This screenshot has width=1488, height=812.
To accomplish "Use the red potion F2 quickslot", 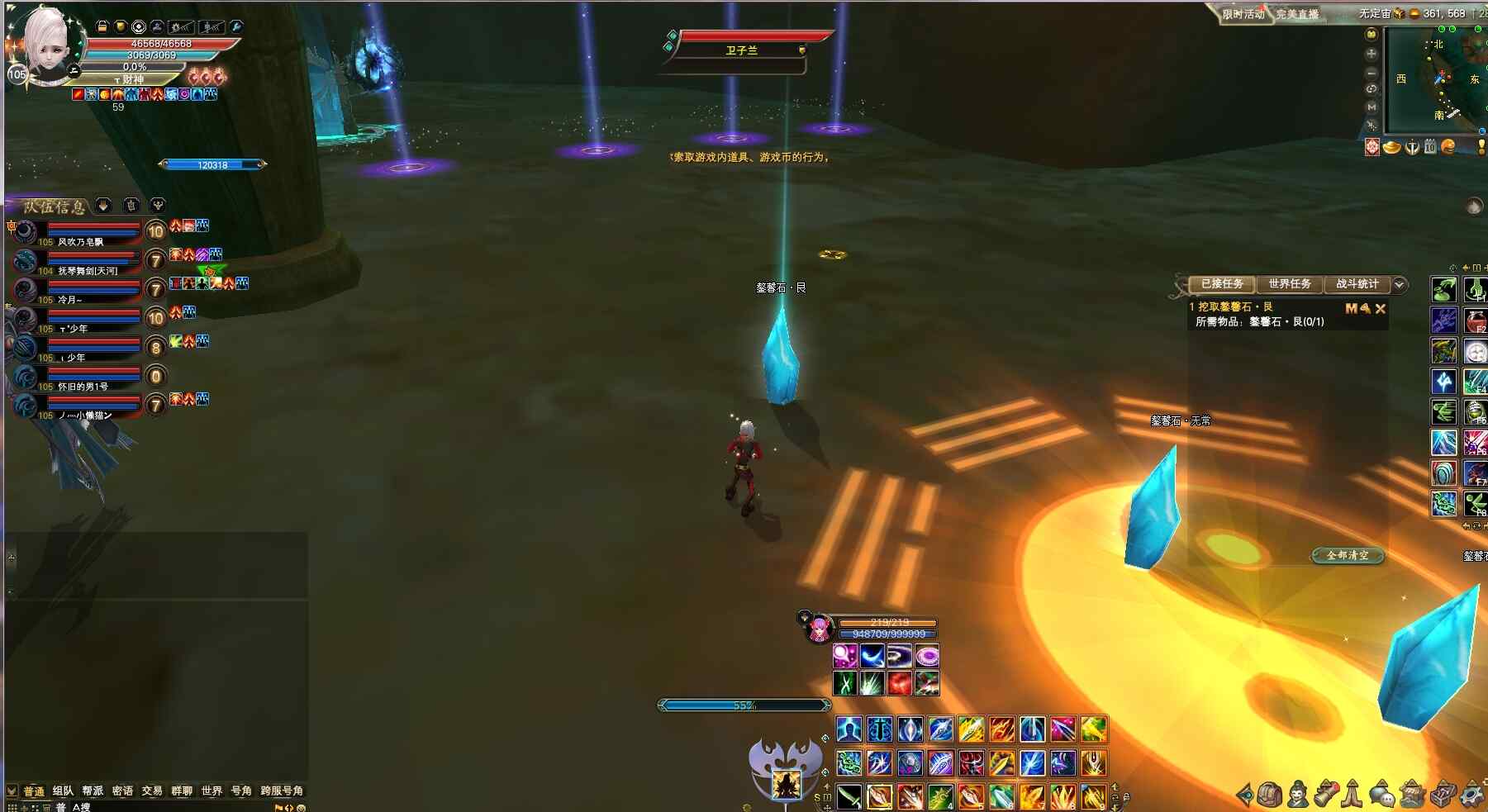I will 1476,320.
